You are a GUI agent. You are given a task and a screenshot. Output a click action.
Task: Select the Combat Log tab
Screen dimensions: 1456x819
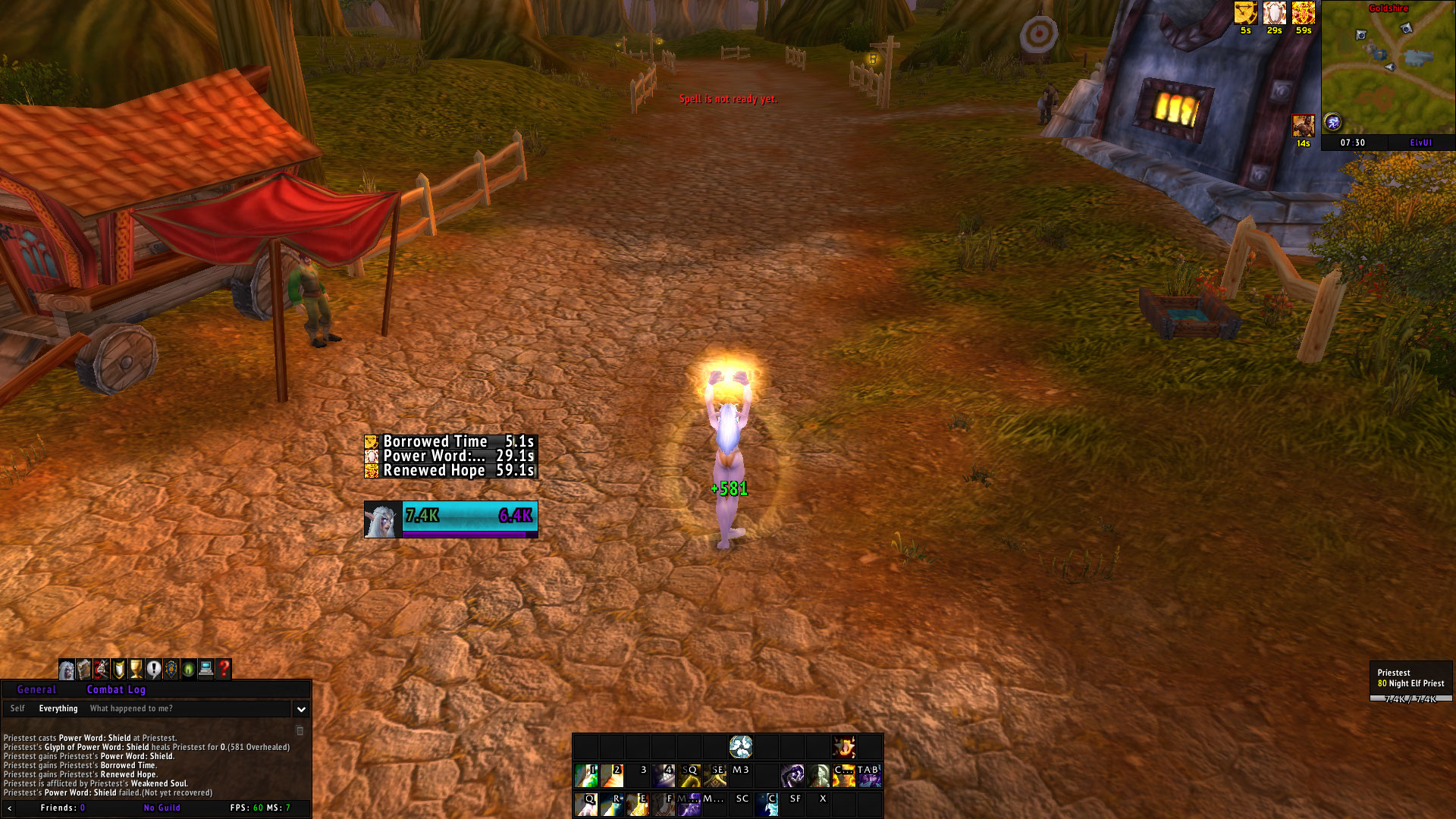click(x=116, y=689)
